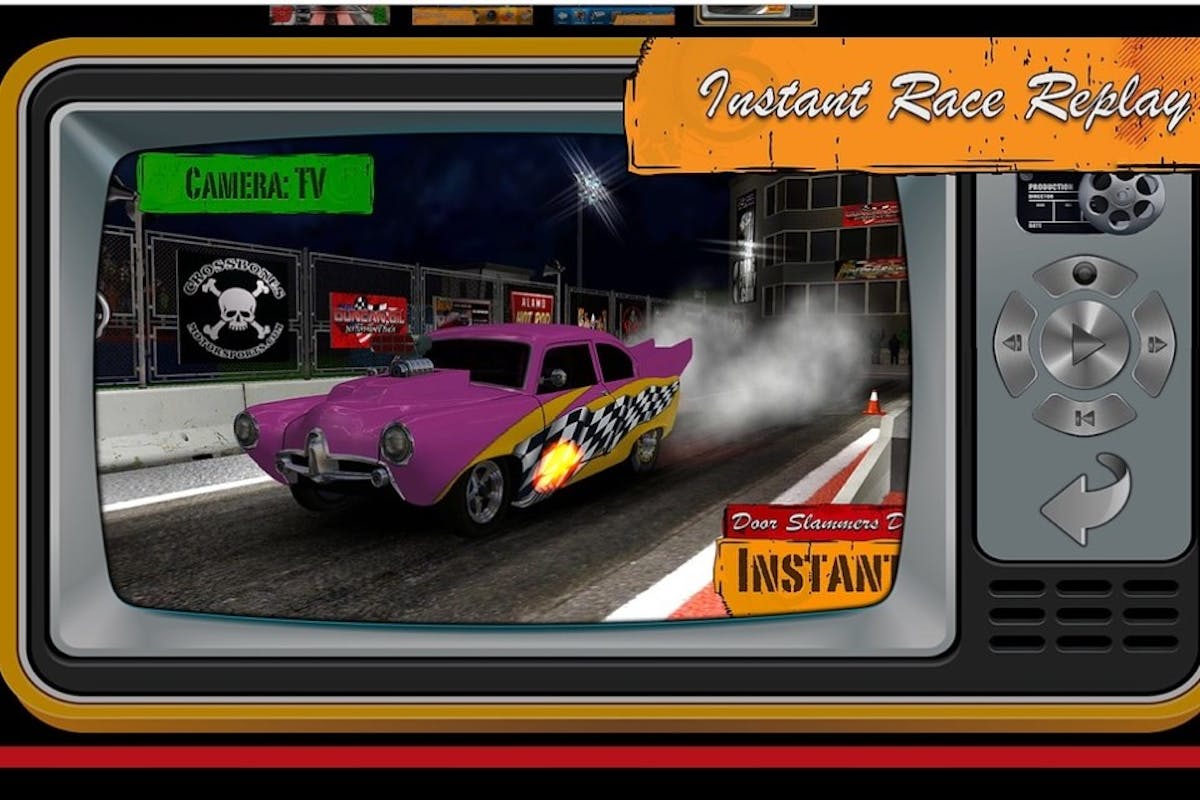The image size is (1200, 800).
Task: Click the round record button above play
Action: point(1084,274)
